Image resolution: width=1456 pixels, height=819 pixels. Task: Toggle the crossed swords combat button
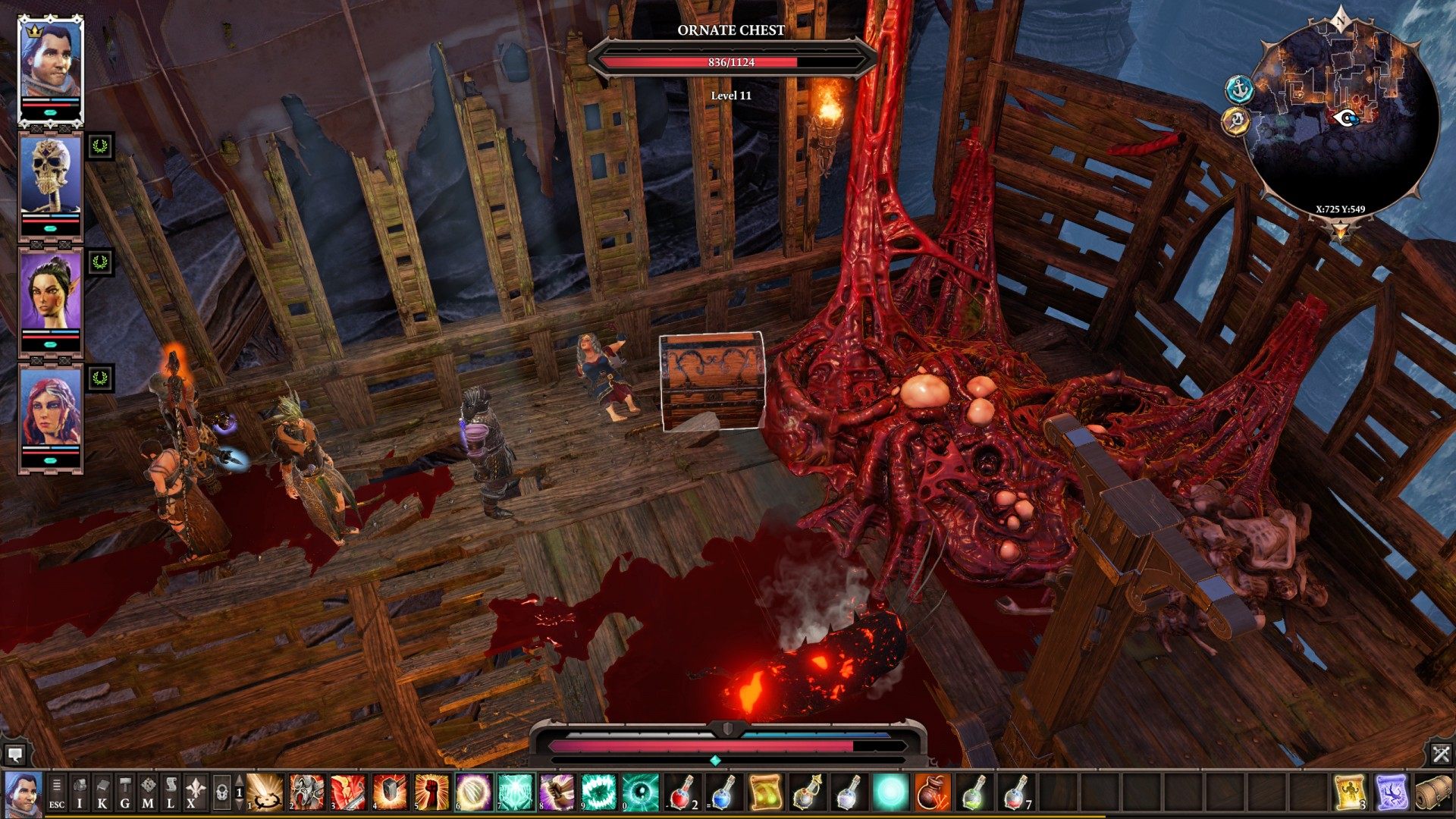pyautogui.click(x=1441, y=754)
